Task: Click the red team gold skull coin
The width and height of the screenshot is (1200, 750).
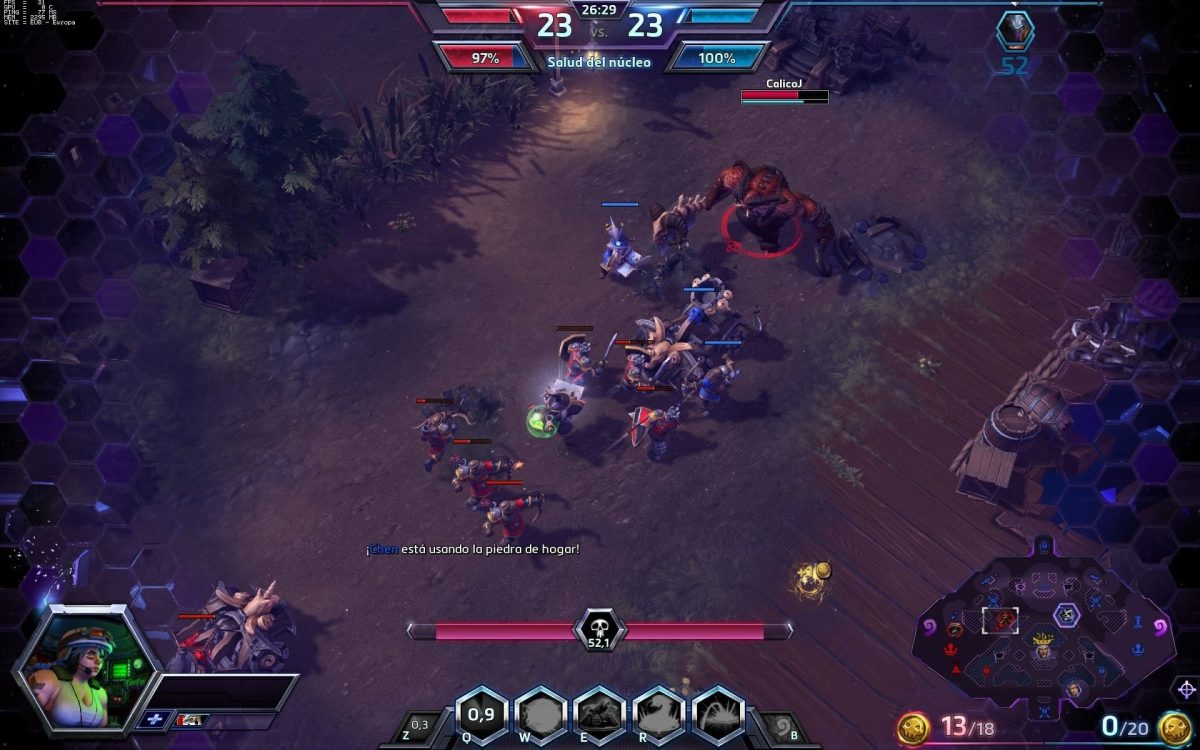Action: click(x=911, y=727)
